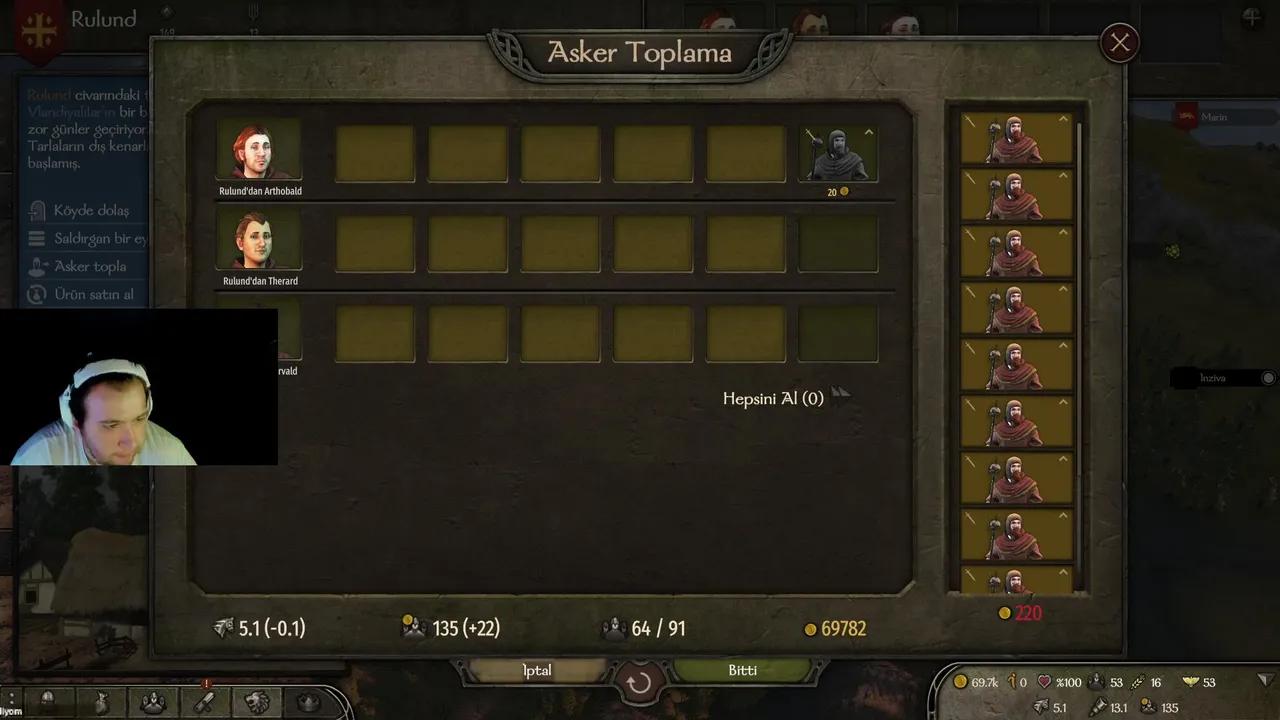Screen dimensions: 1280x720
Task: Collapse the top recruit slot chevron
Action: pyautogui.click(x=1062, y=117)
